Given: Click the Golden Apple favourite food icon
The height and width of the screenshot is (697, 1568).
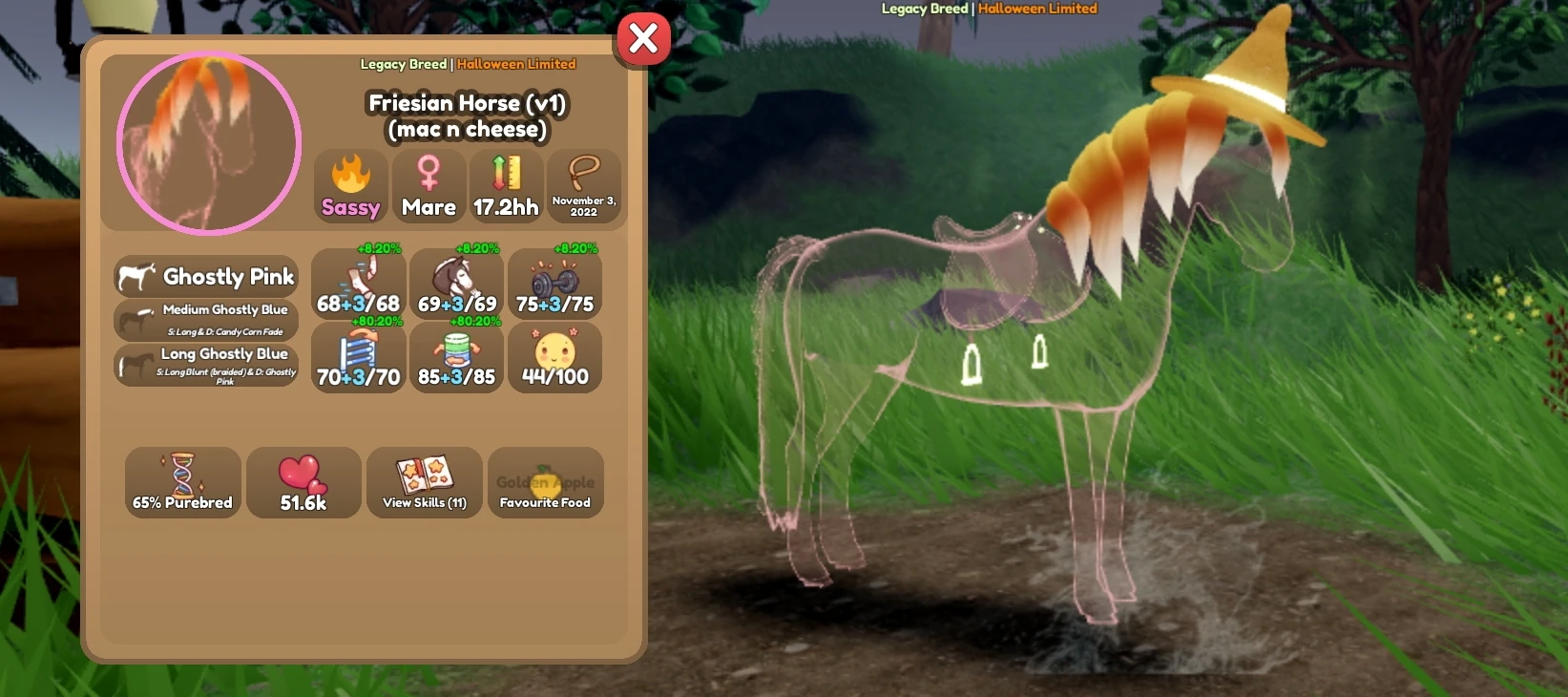Looking at the screenshot, I should (x=545, y=482).
